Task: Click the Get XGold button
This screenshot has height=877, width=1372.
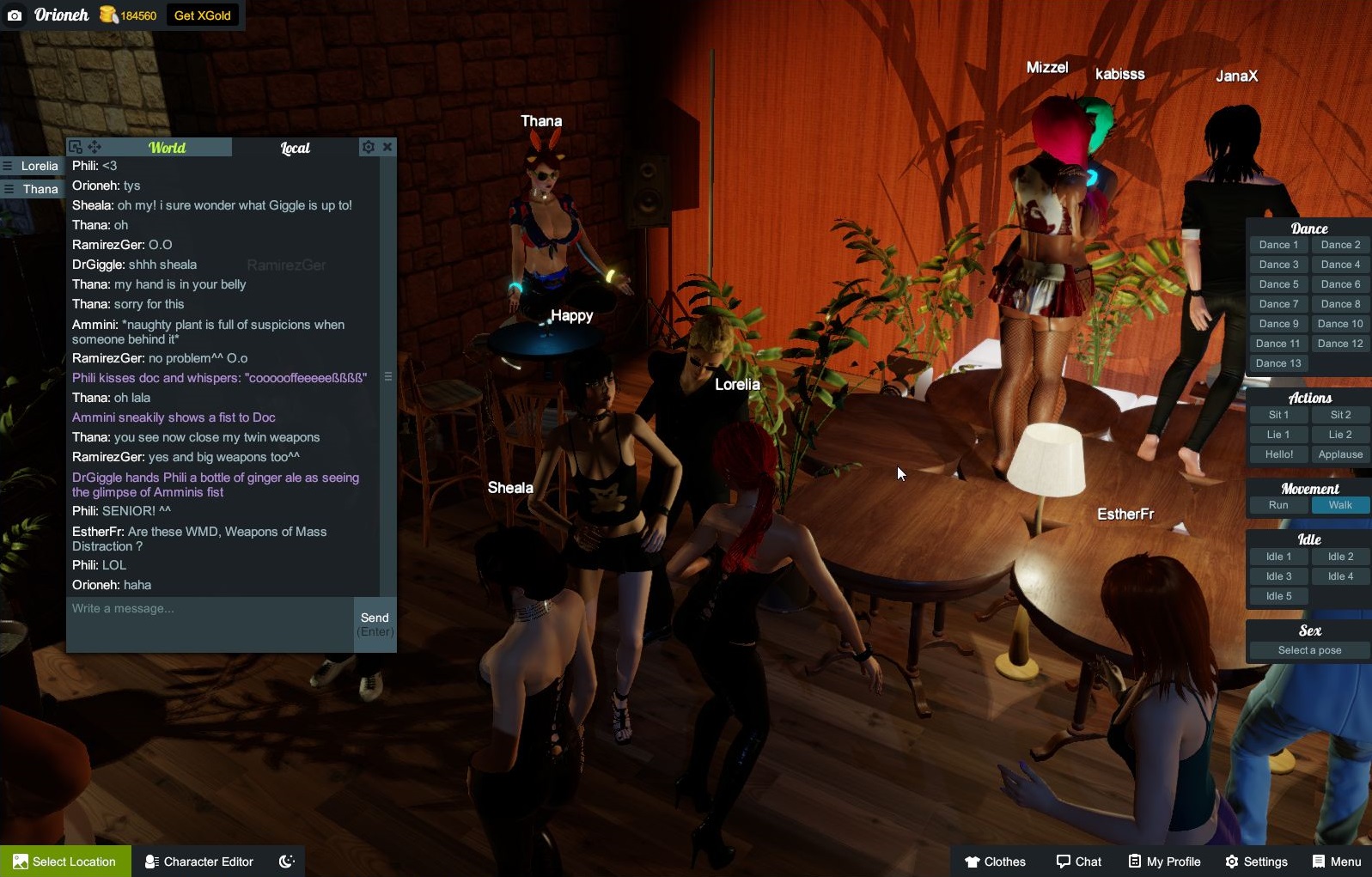Action: coord(203,15)
